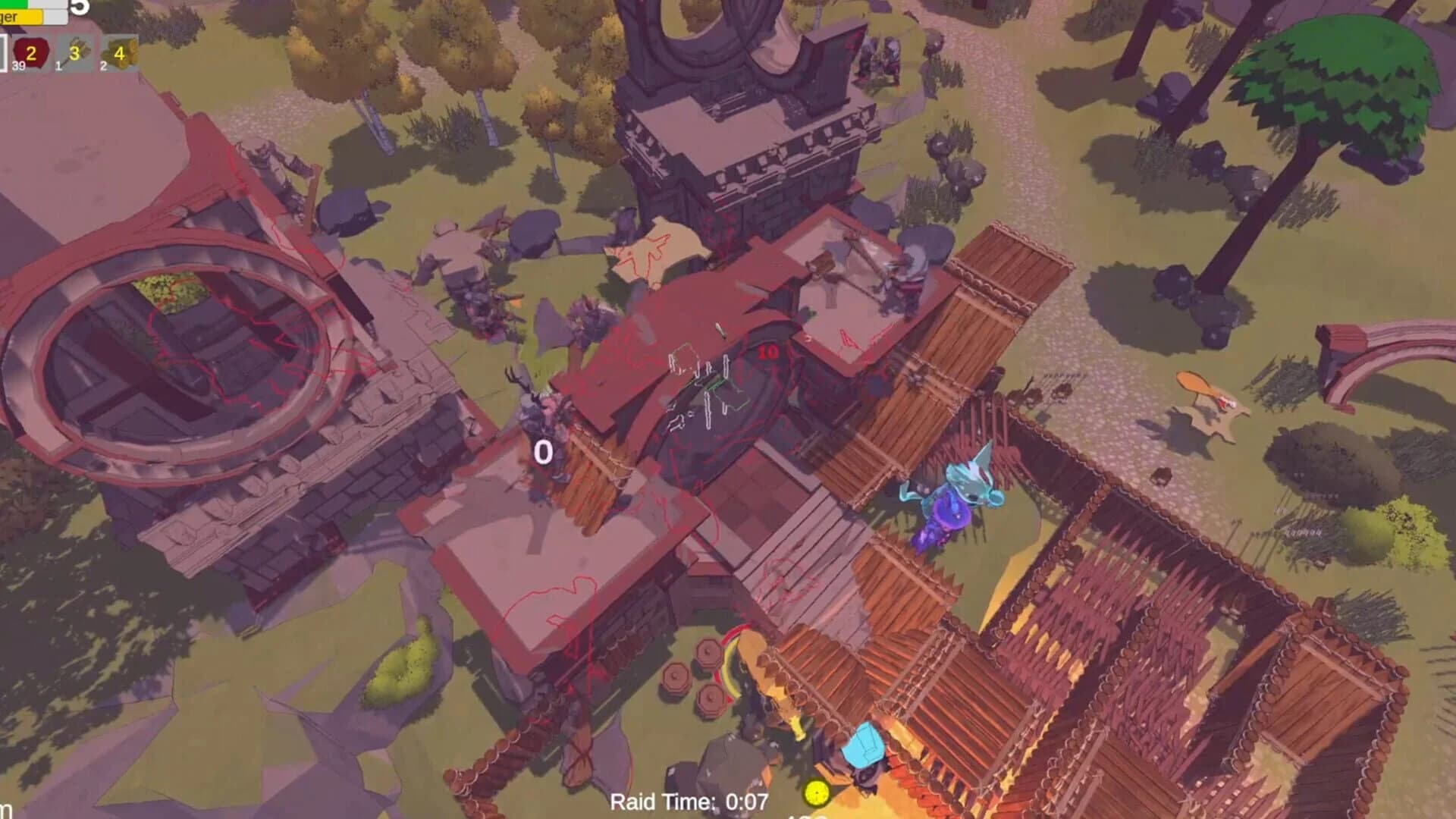Image resolution: width=1456 pixels, height=819 pixels.
Task: Select the apple in hotbar slot 2
Action: click(31, 53)
